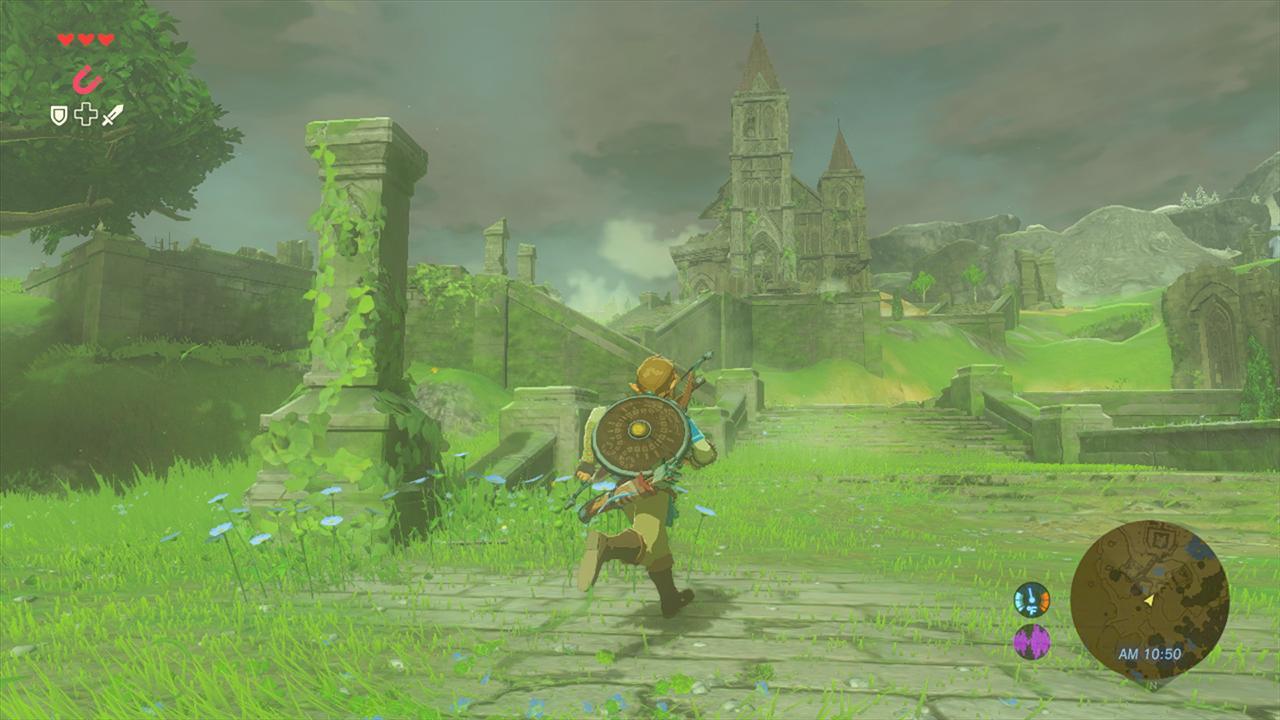The width and height of the screenshot is (1280, 720).
Task: Click the N compass marker below the minimap
Action: click(x=1152, y=685)
